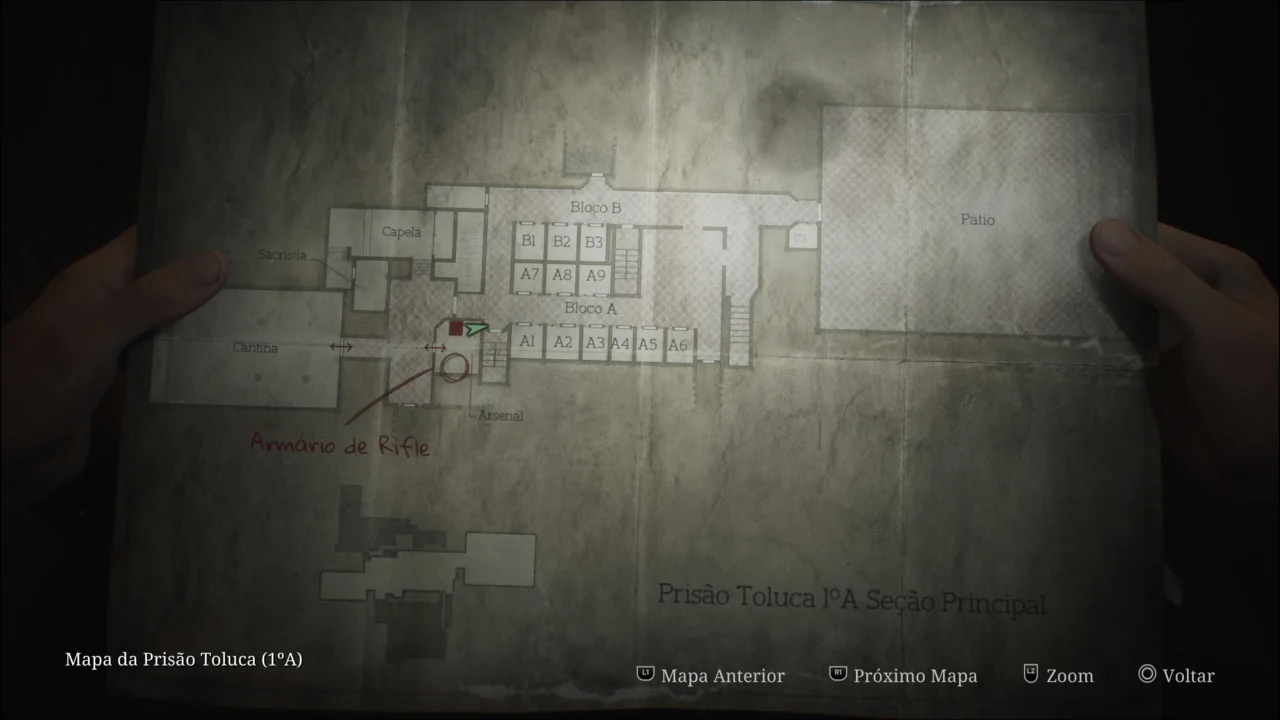Click the Patio area on the map

977,219
